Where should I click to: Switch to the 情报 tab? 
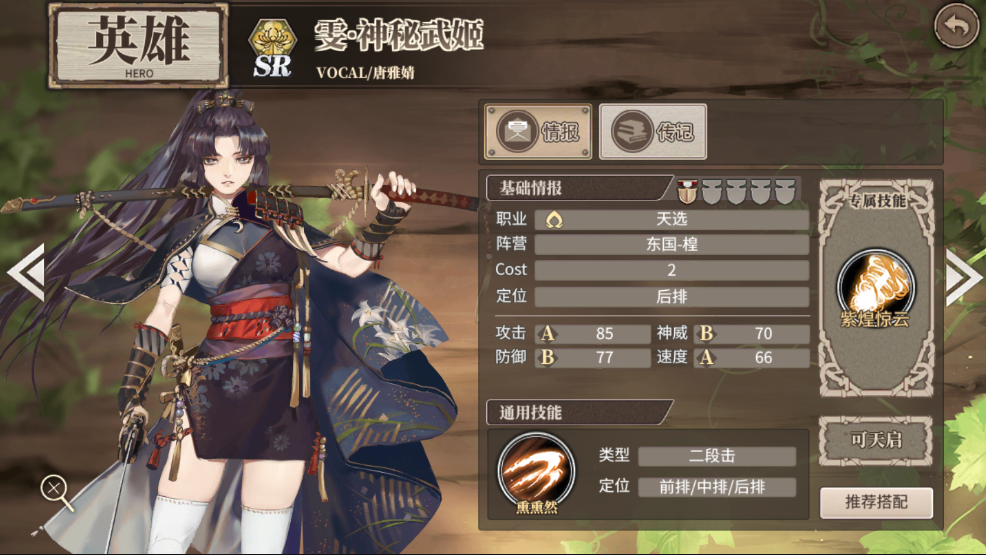pos(538,132)
